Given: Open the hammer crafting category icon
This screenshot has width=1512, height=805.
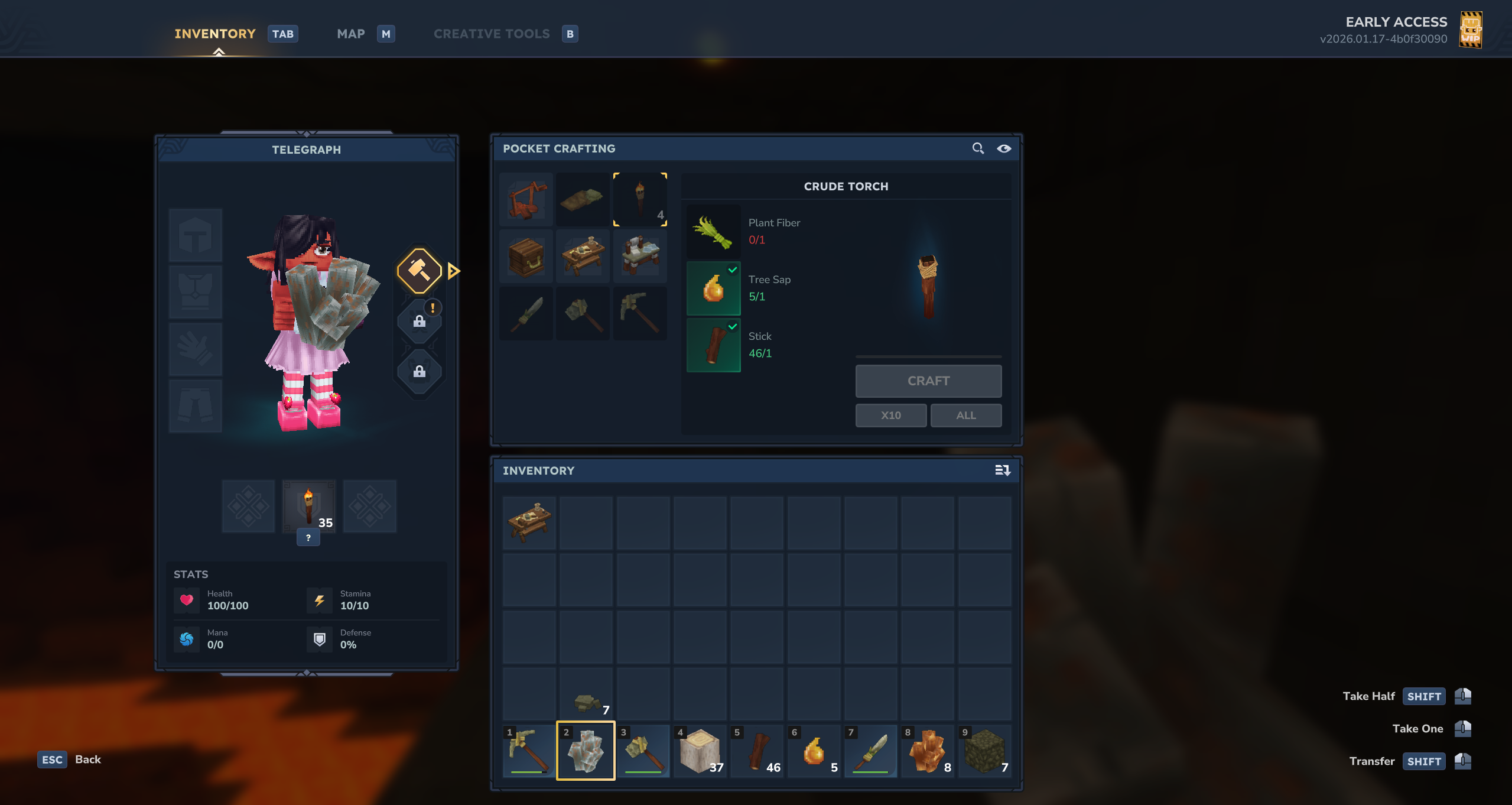Looking at the screenshot, I should (419, 271).
